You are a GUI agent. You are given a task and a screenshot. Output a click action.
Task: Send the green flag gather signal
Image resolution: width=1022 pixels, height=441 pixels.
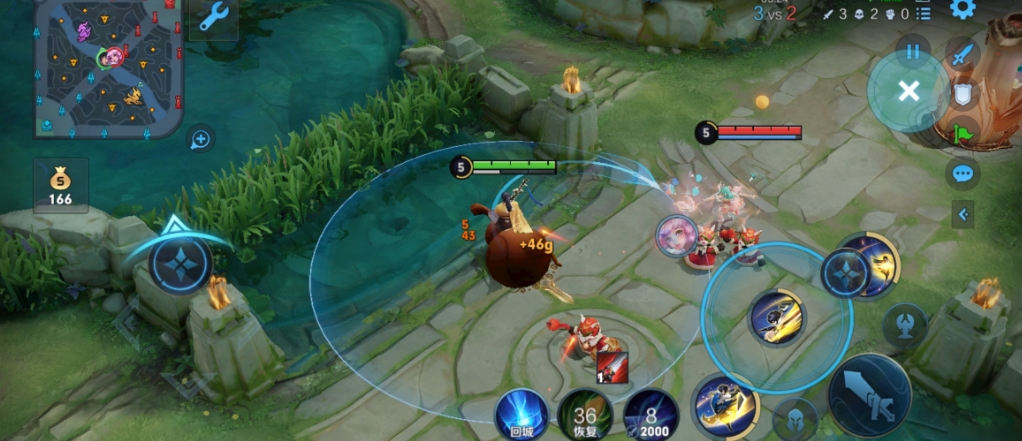point(962,133)
